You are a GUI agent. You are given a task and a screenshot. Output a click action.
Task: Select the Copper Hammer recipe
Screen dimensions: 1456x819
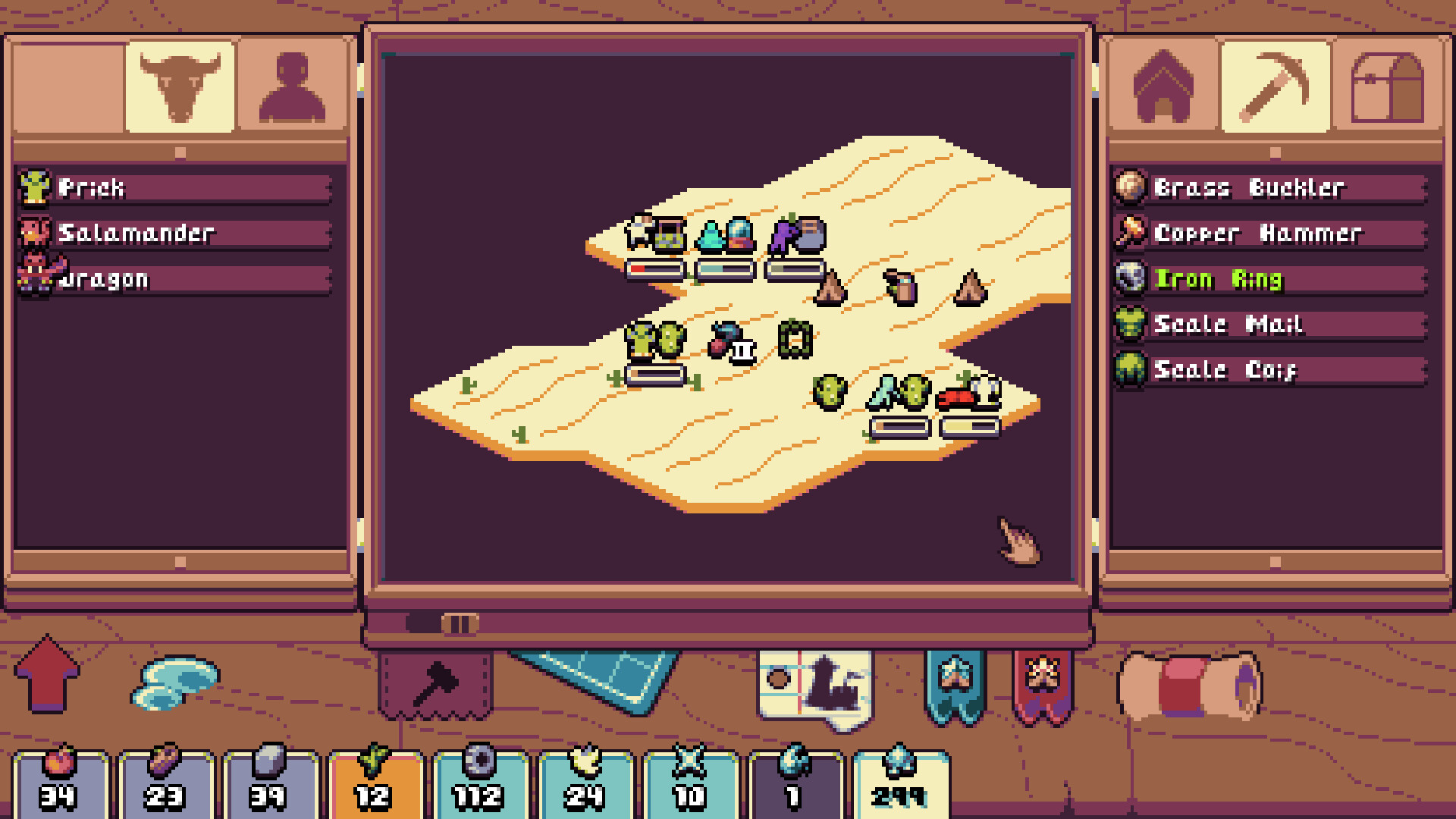click(1266, 234)
